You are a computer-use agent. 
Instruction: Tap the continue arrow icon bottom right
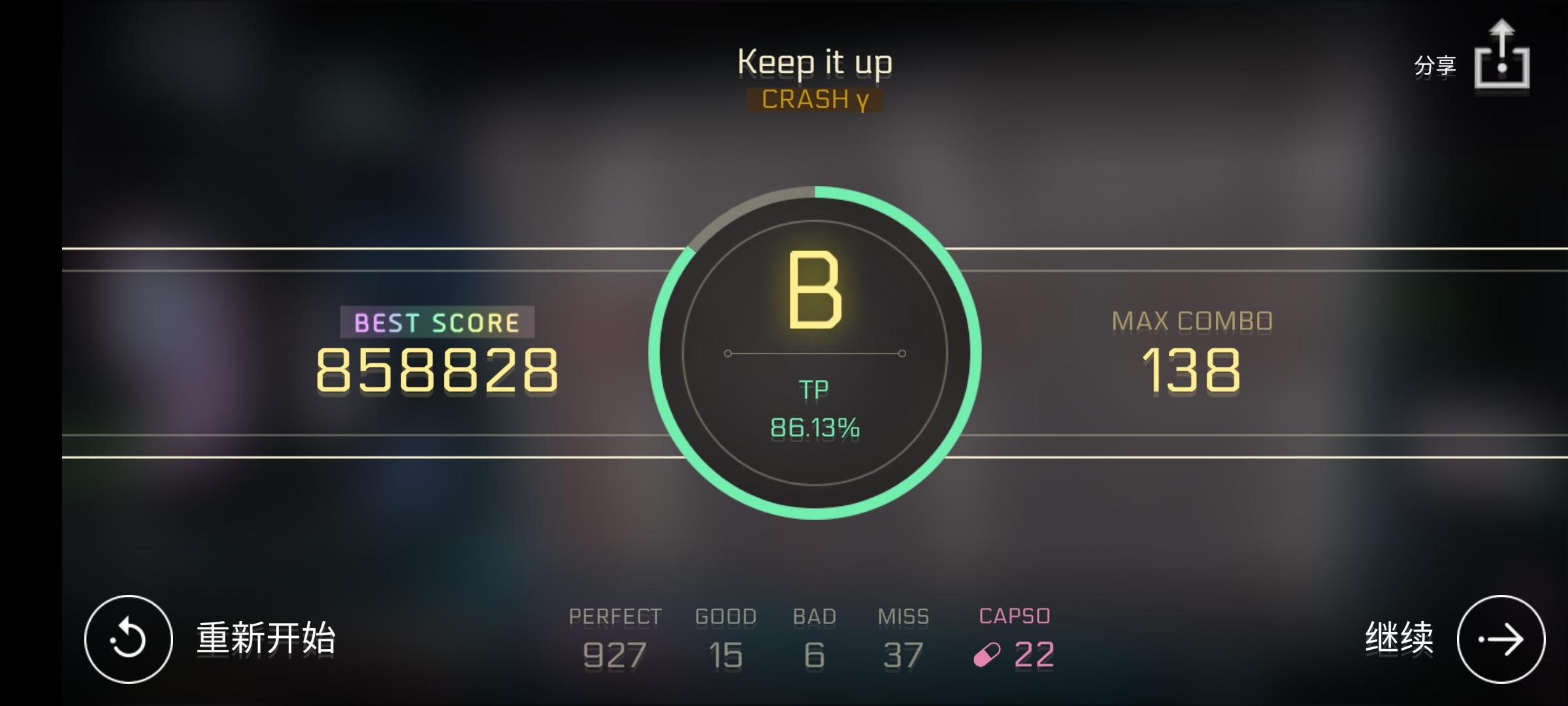(1501, 639)
